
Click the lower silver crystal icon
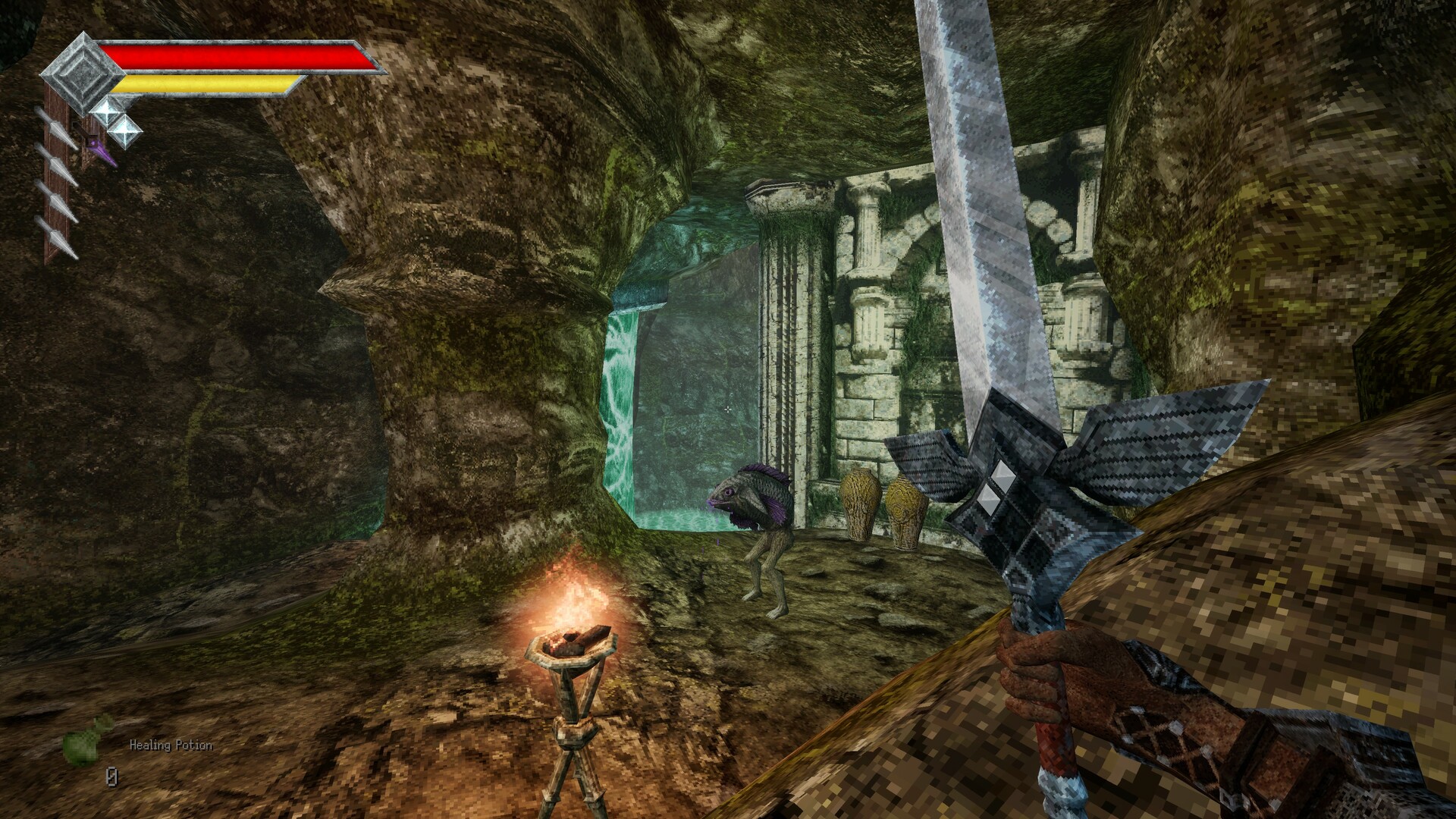click(127, 130)
